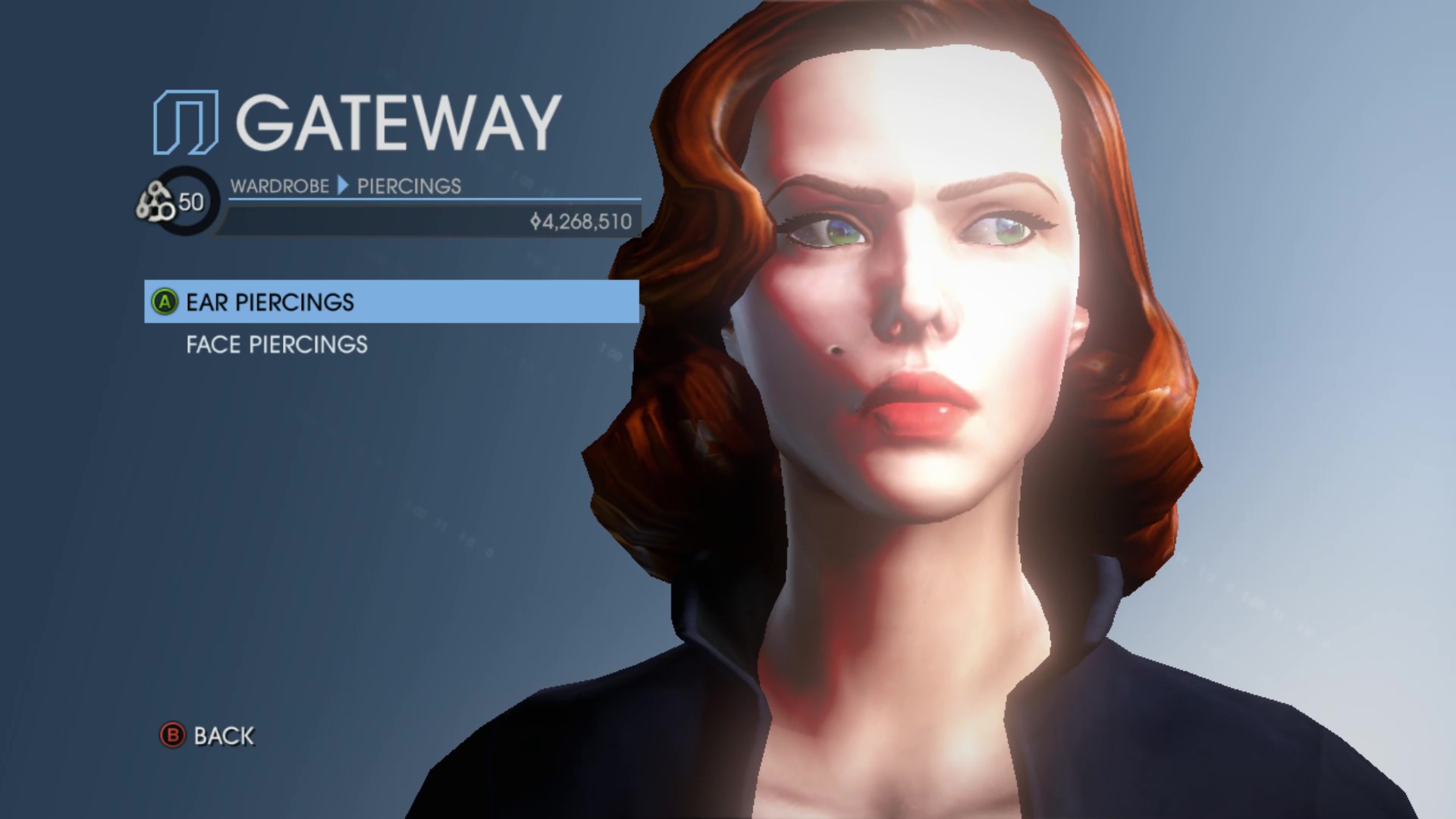This screenshot has width=1456, height=819.
Task: Return to Wardrobe via the breadcrumb
Action: coord(279,186)
